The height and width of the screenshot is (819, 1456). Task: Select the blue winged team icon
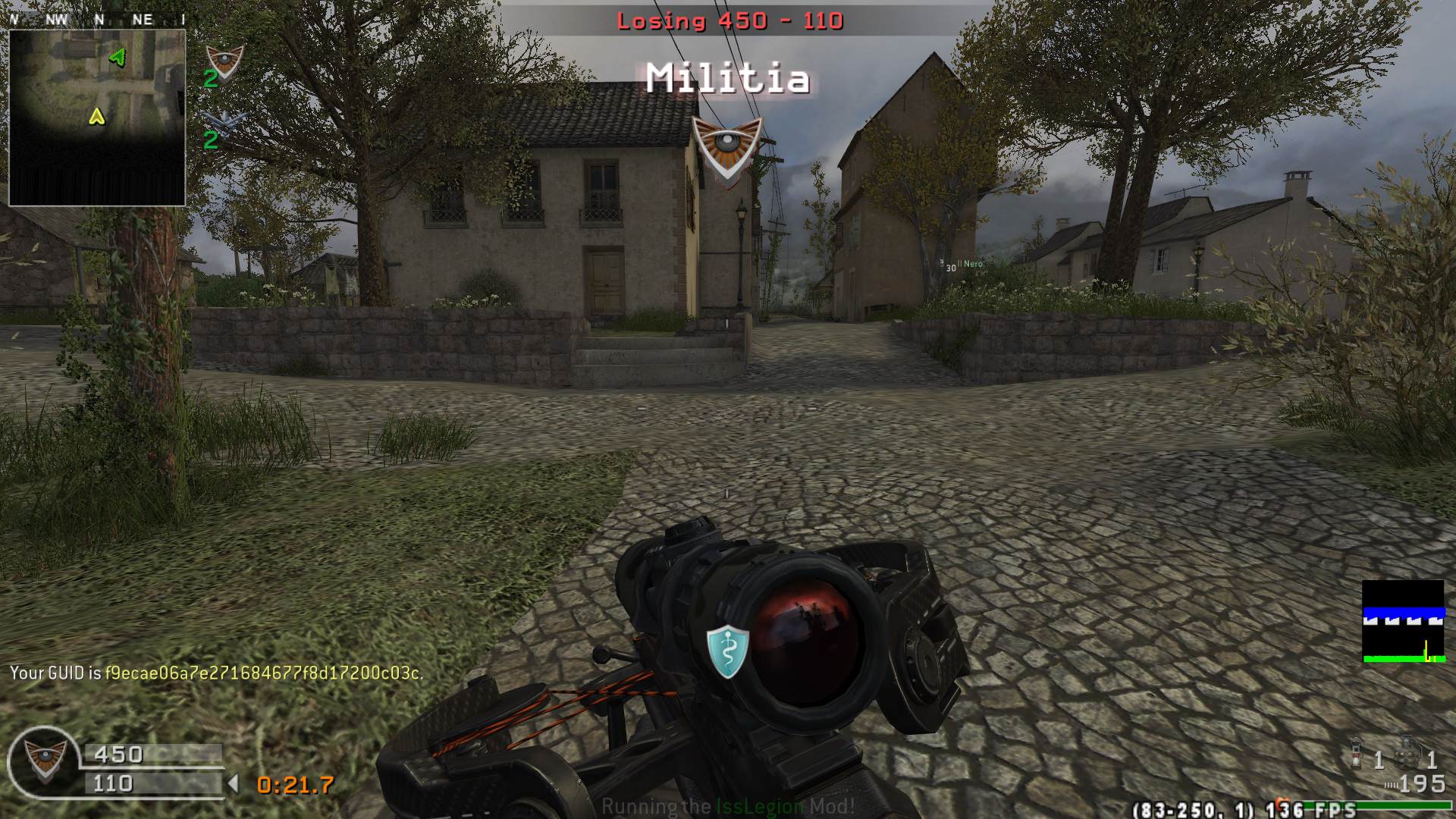pos(224,124)
